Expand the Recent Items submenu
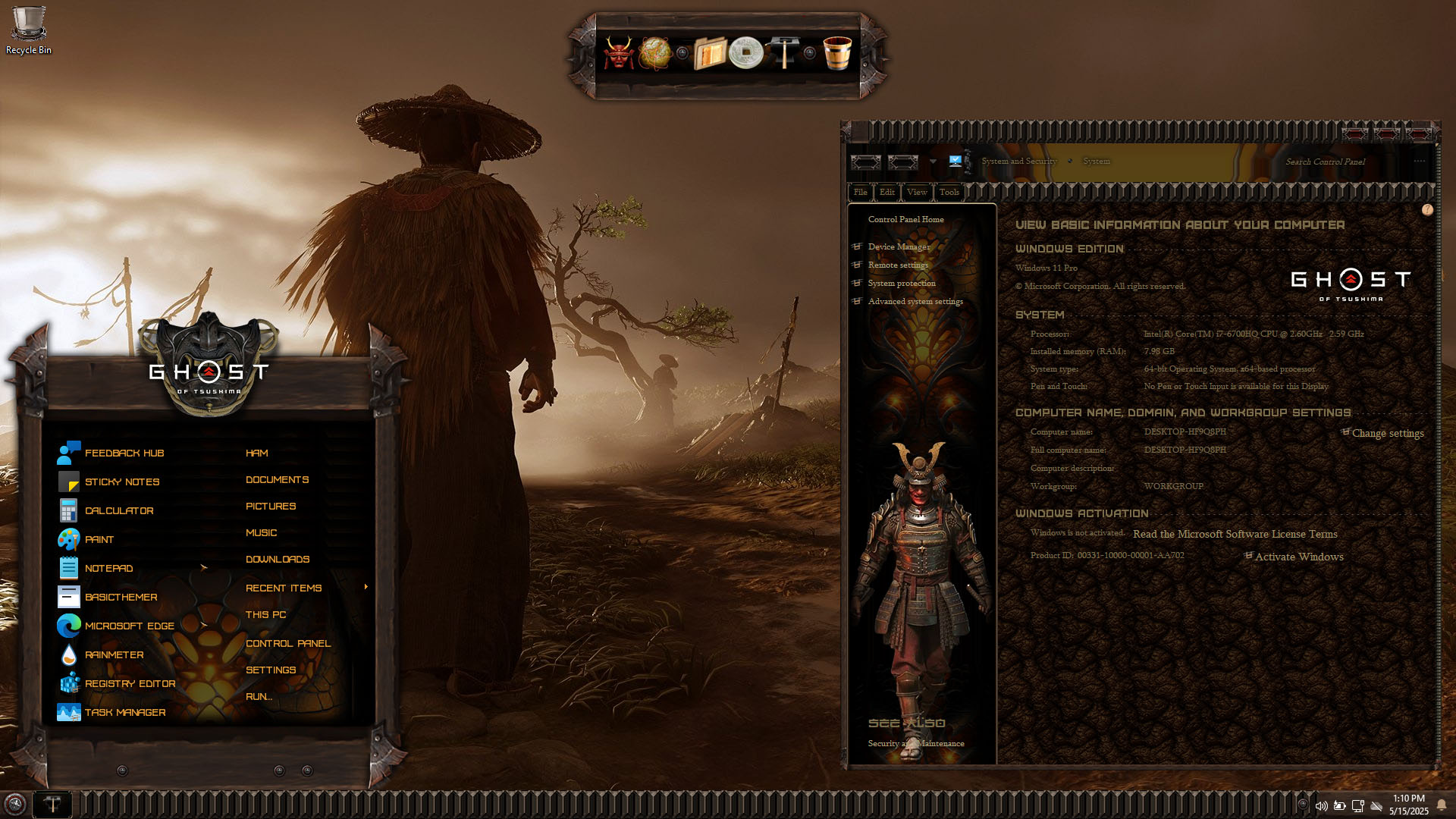1456x819 pixels. pyautogui.click(x=284, y=588)
